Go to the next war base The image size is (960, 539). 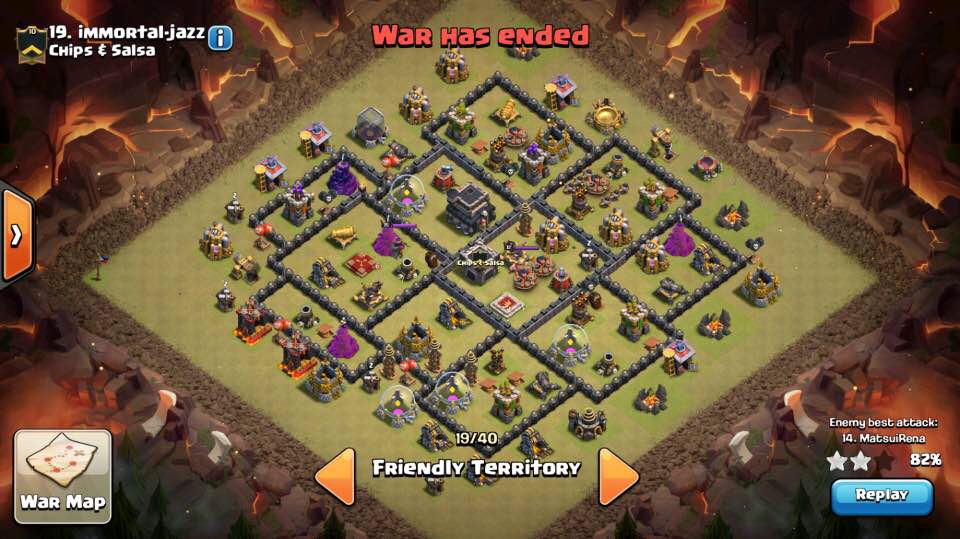(x=619, y=476)
